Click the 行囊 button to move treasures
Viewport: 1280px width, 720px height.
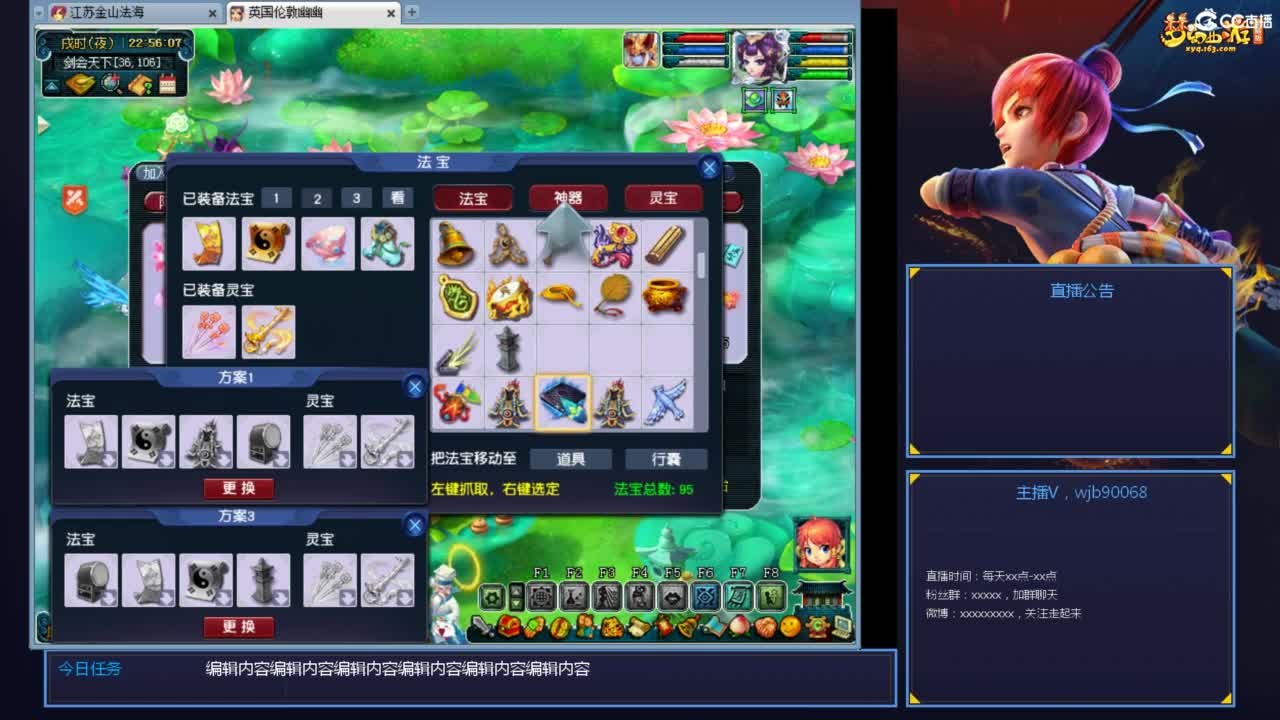(x=665, y=459)
